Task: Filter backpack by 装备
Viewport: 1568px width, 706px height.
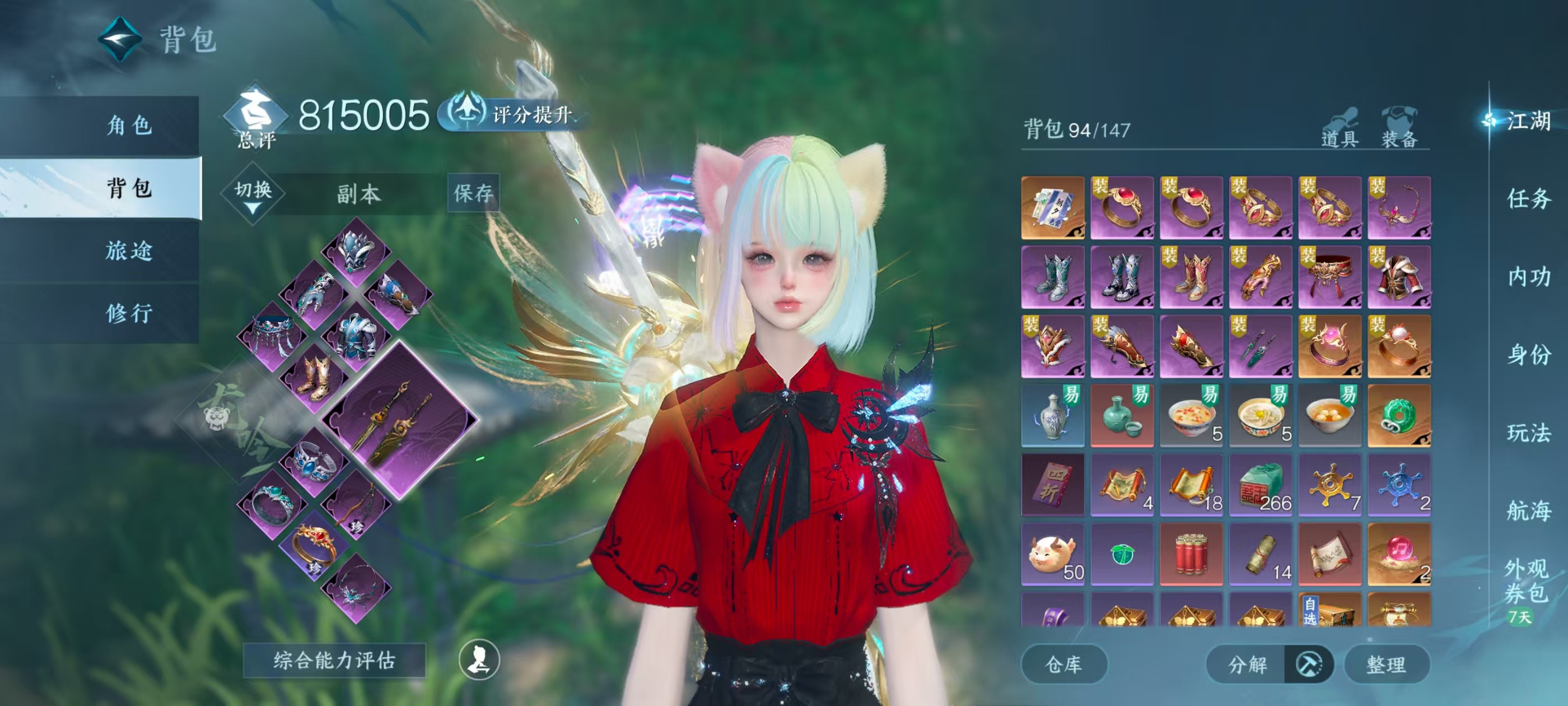Action: pos(1399,128)
